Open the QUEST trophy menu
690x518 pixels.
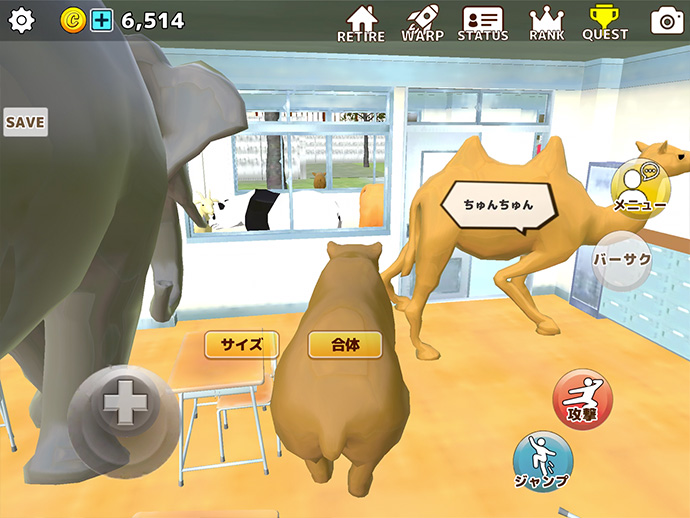click(x=605, y=23)
